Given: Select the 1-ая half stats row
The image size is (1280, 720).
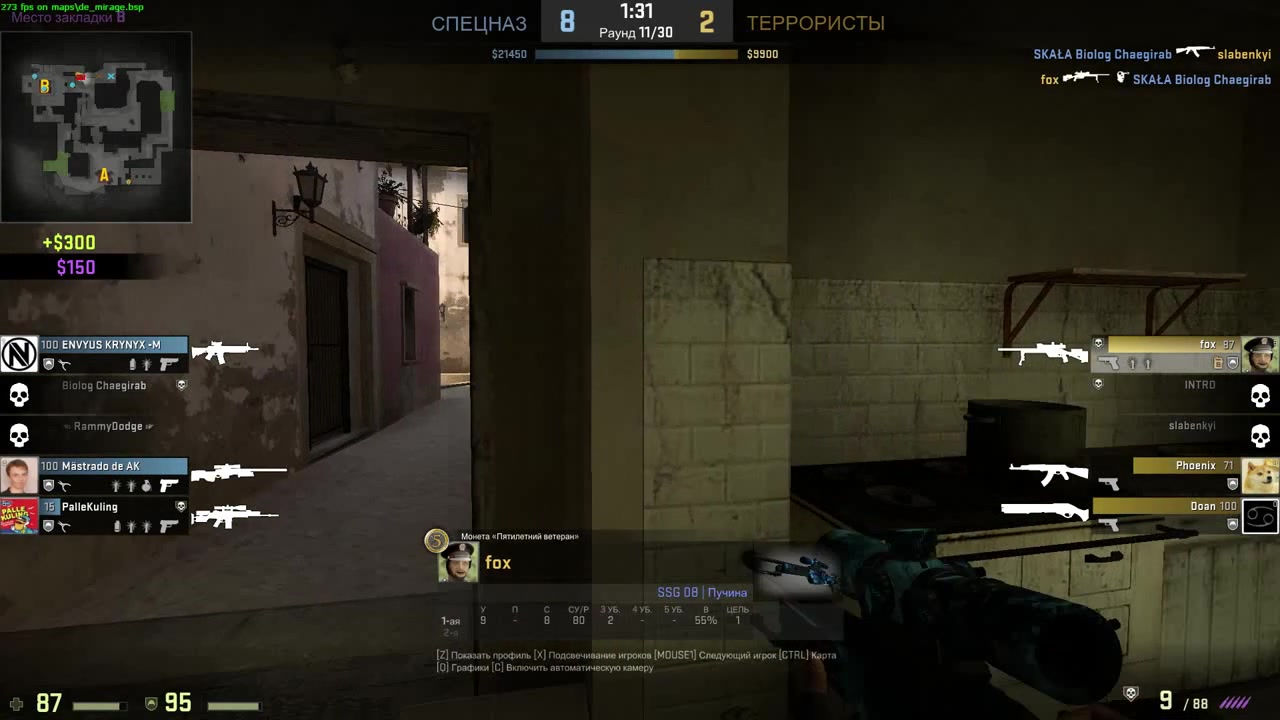Looking at the screenshot, I should [x=451, y=620].
